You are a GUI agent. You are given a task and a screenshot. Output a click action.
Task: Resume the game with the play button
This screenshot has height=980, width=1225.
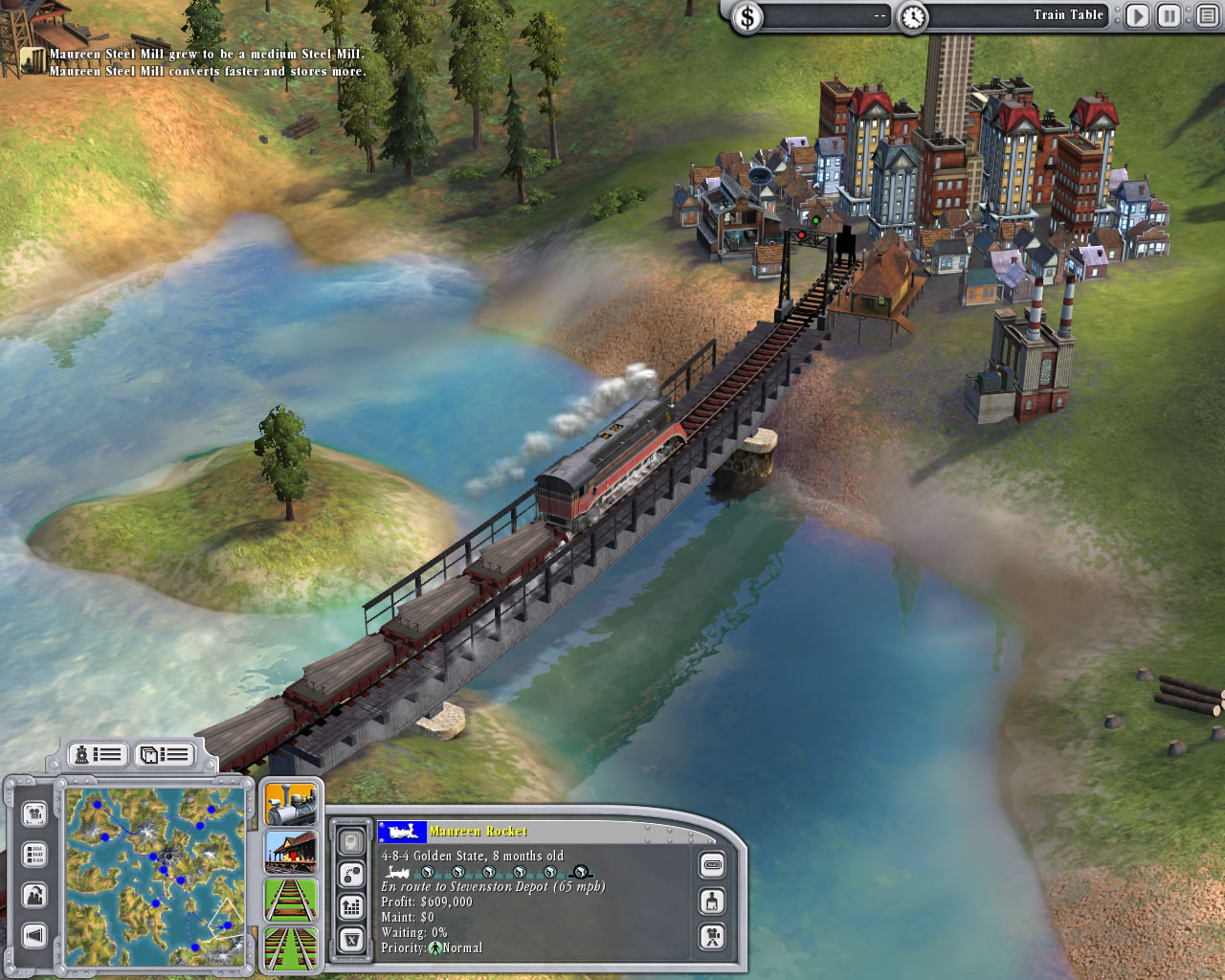click(x=1137, y=15)
